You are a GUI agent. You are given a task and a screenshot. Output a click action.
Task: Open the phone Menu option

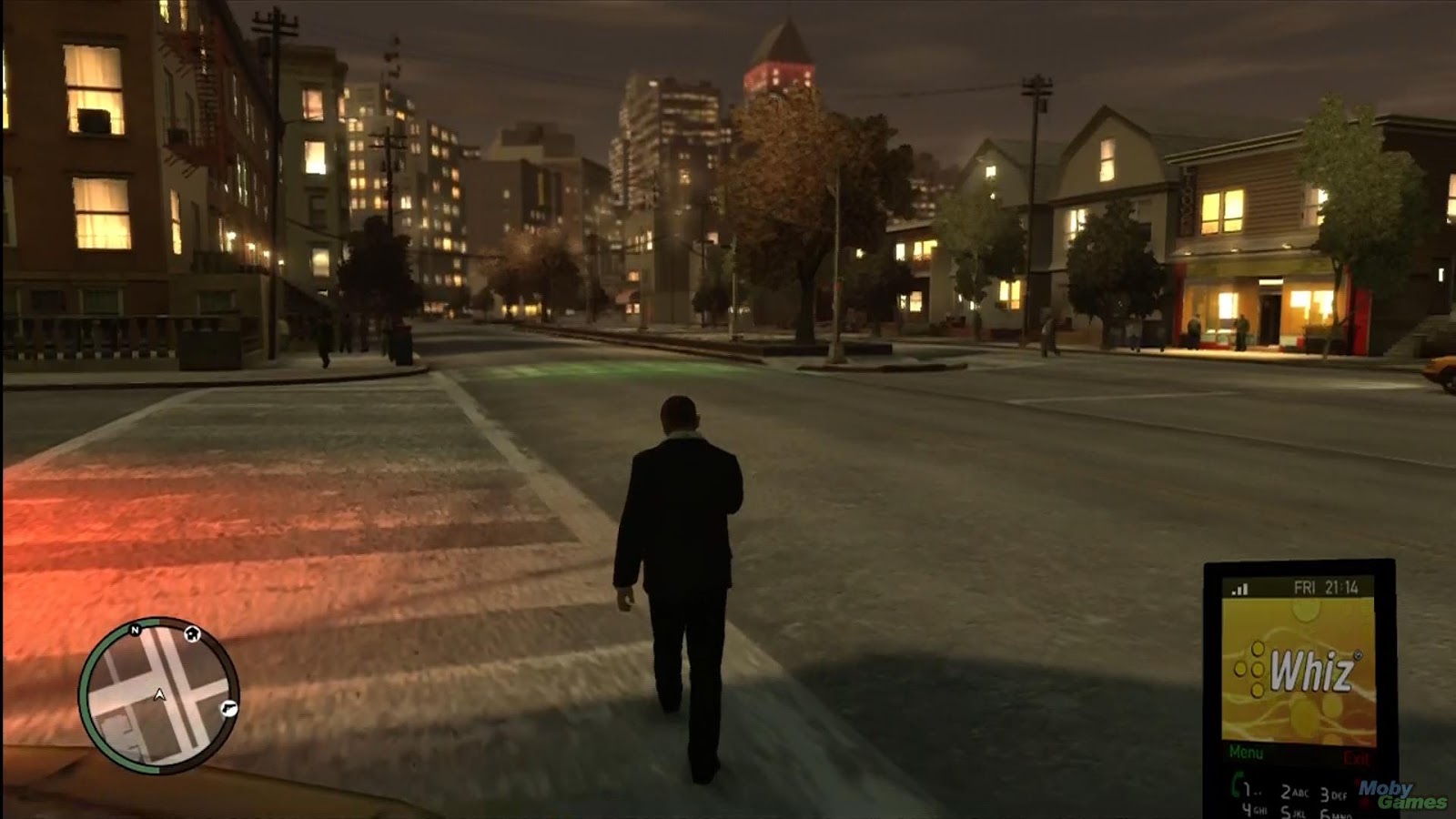click(1247, 751)
